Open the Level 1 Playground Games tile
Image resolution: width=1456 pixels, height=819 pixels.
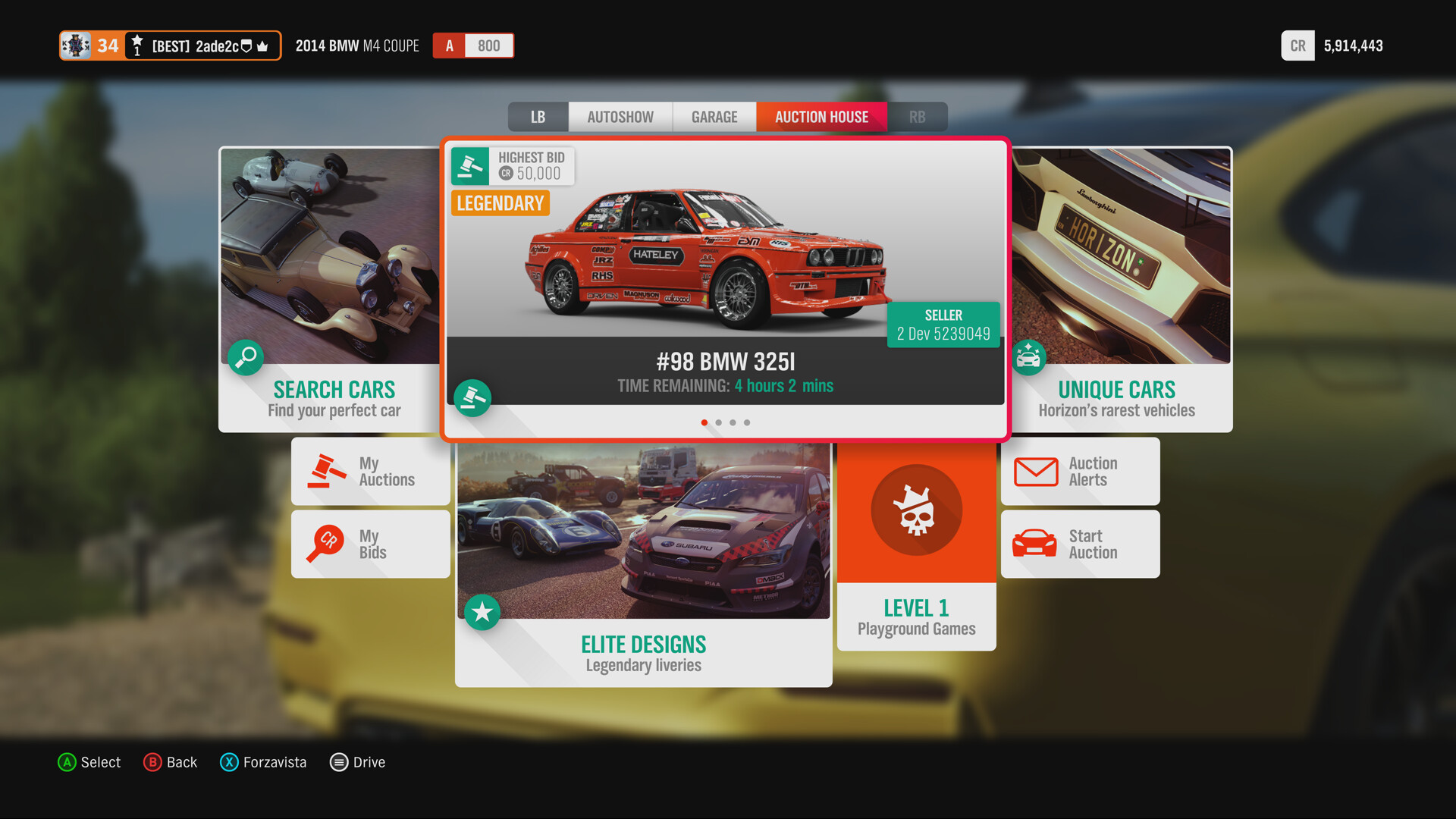pyautogui.click(x=916, y=546)
